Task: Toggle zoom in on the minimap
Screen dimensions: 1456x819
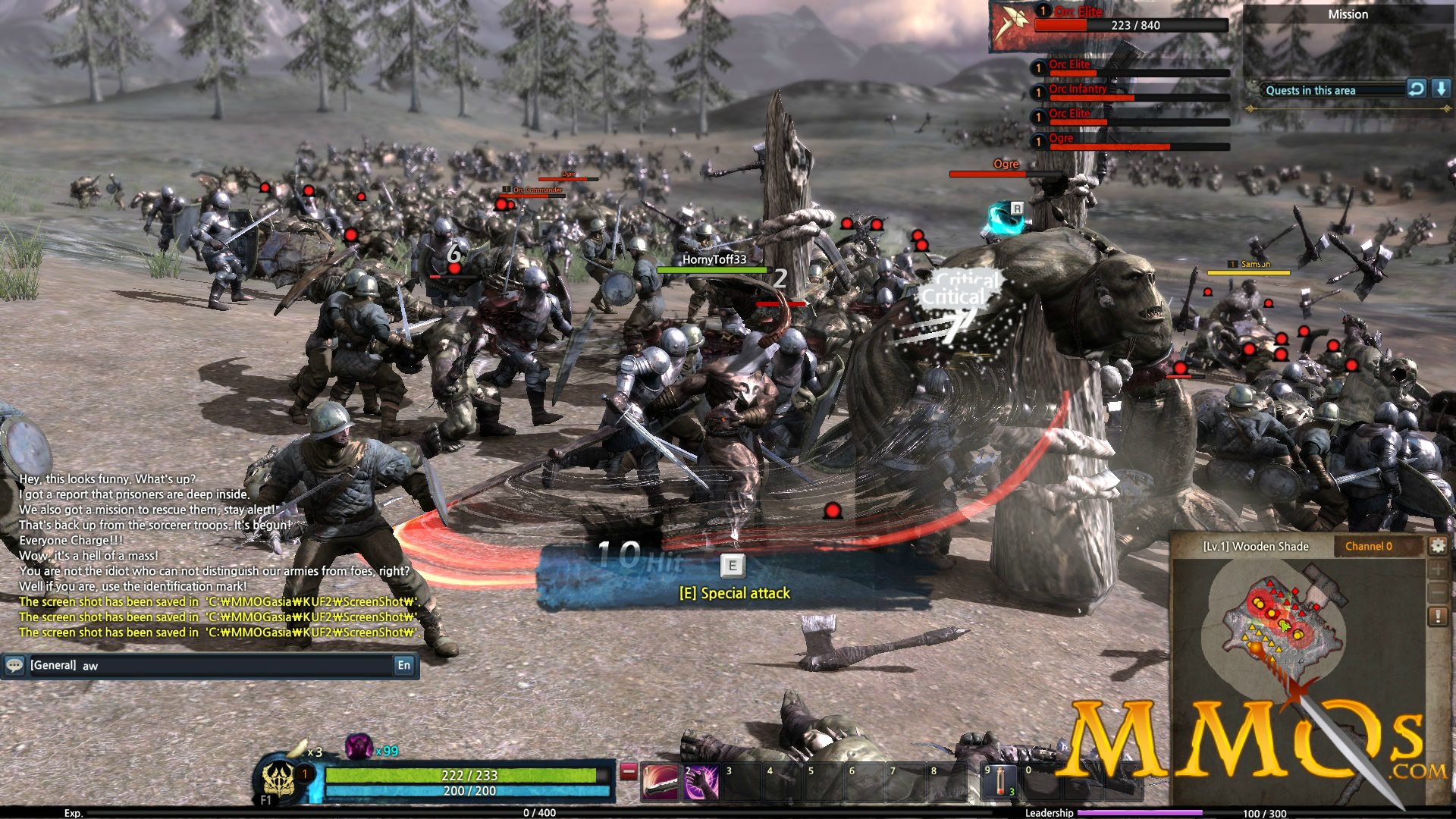Action: click(x=1438, y=569)
